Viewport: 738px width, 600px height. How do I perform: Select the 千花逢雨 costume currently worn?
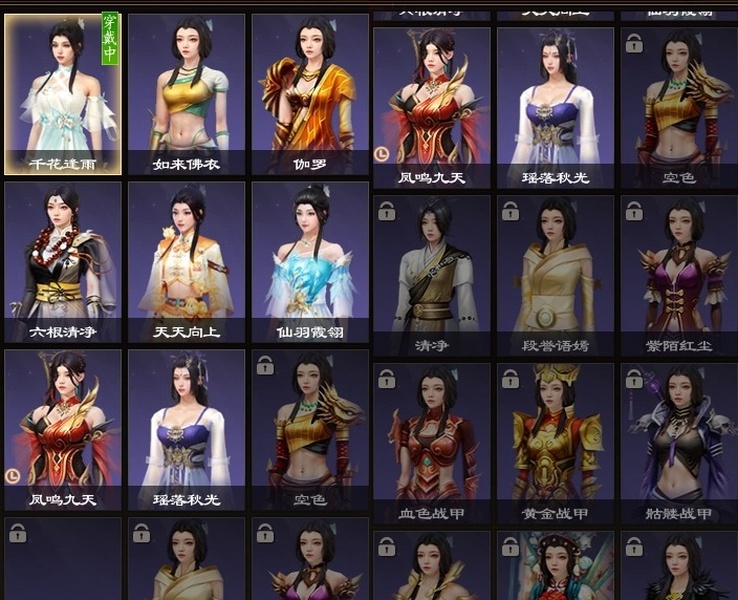click(63, 94)
